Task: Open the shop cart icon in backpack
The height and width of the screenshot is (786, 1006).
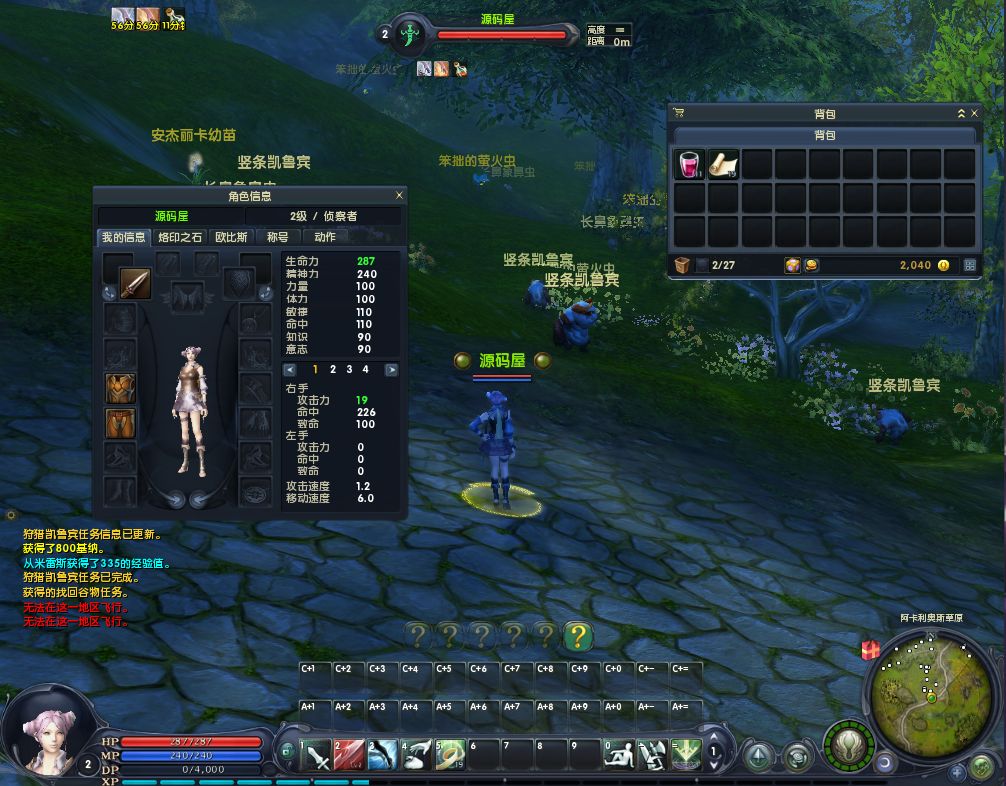Action: (x=679, y=114)
